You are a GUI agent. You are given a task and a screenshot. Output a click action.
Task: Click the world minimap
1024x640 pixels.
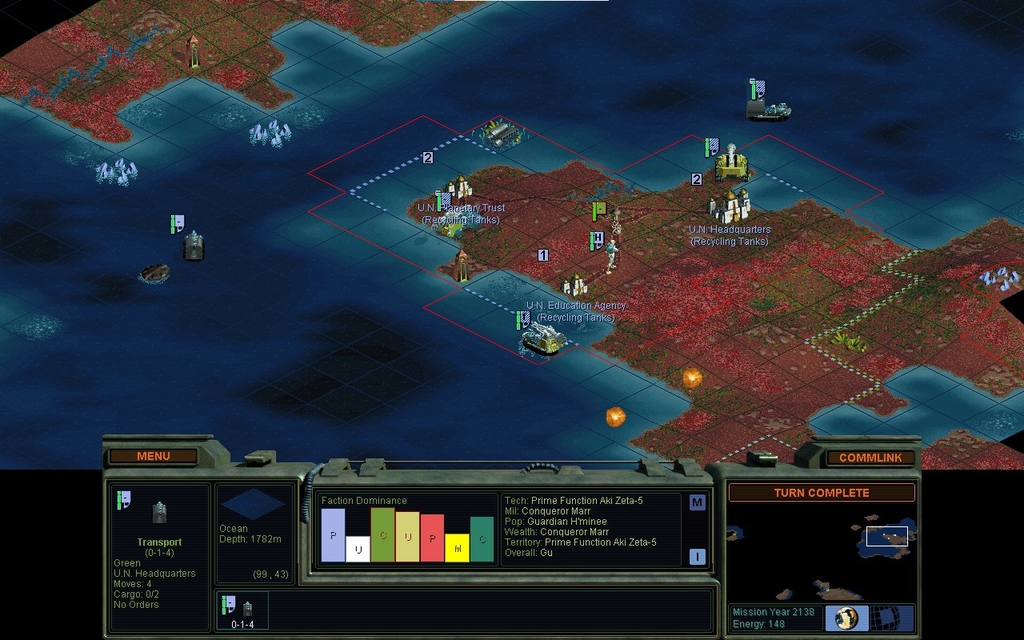(820, 552)
